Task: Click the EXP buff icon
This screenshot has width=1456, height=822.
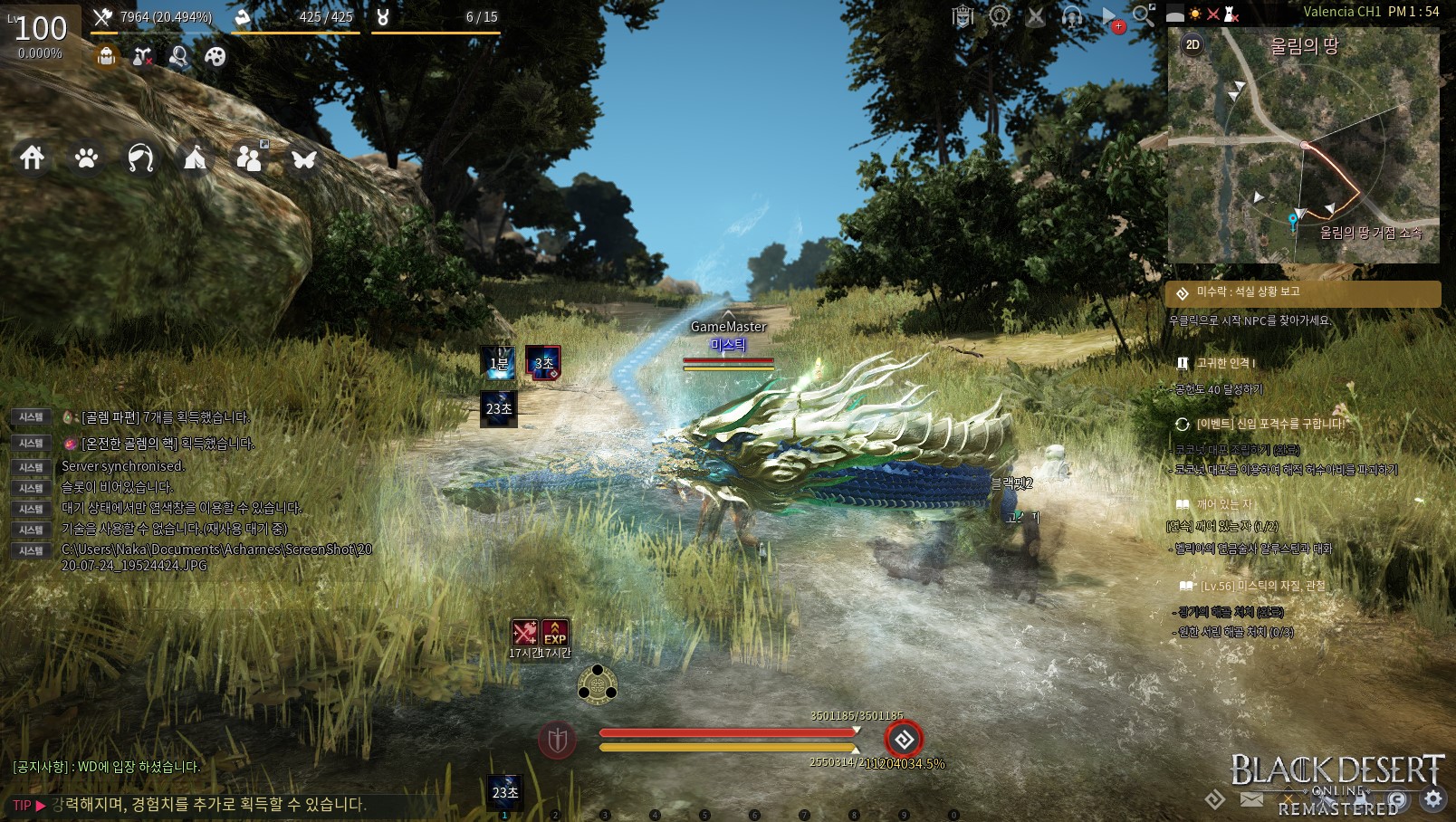Action: [555, 633]
